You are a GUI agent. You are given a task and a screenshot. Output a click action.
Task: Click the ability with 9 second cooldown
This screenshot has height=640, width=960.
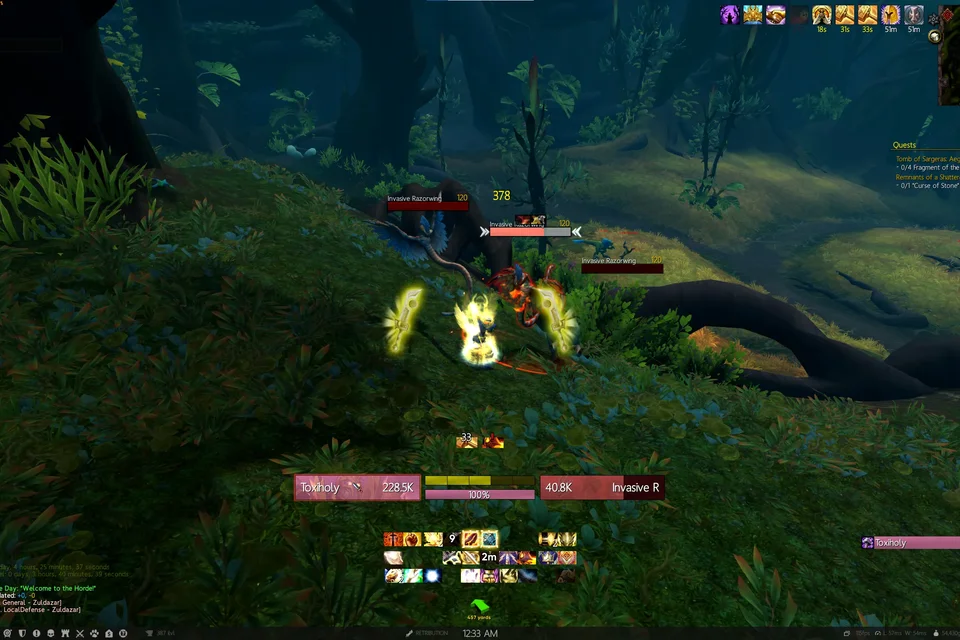(451, 540)
